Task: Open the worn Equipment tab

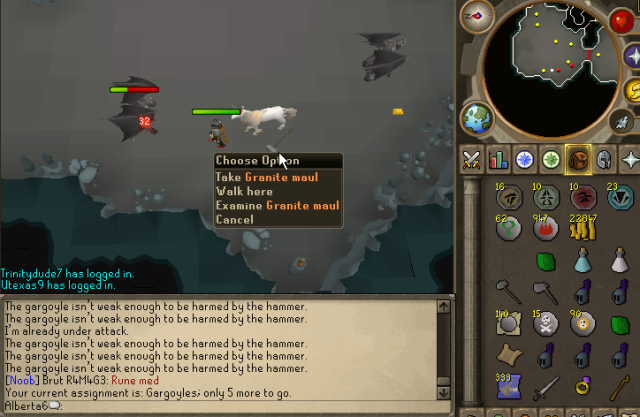Action: click(604, 159)
